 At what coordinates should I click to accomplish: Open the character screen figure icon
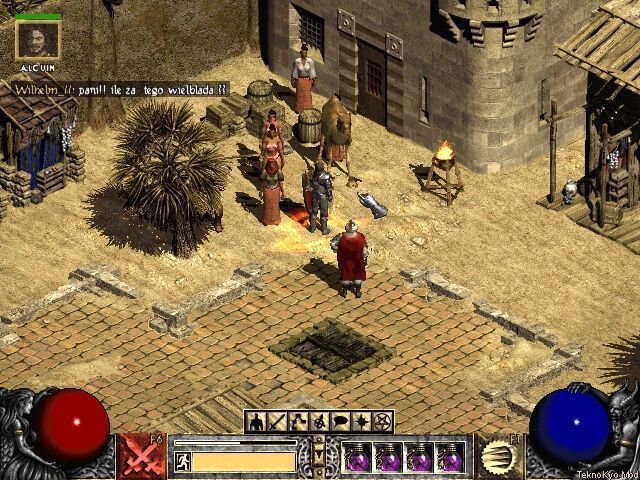[x=256, y=422]
